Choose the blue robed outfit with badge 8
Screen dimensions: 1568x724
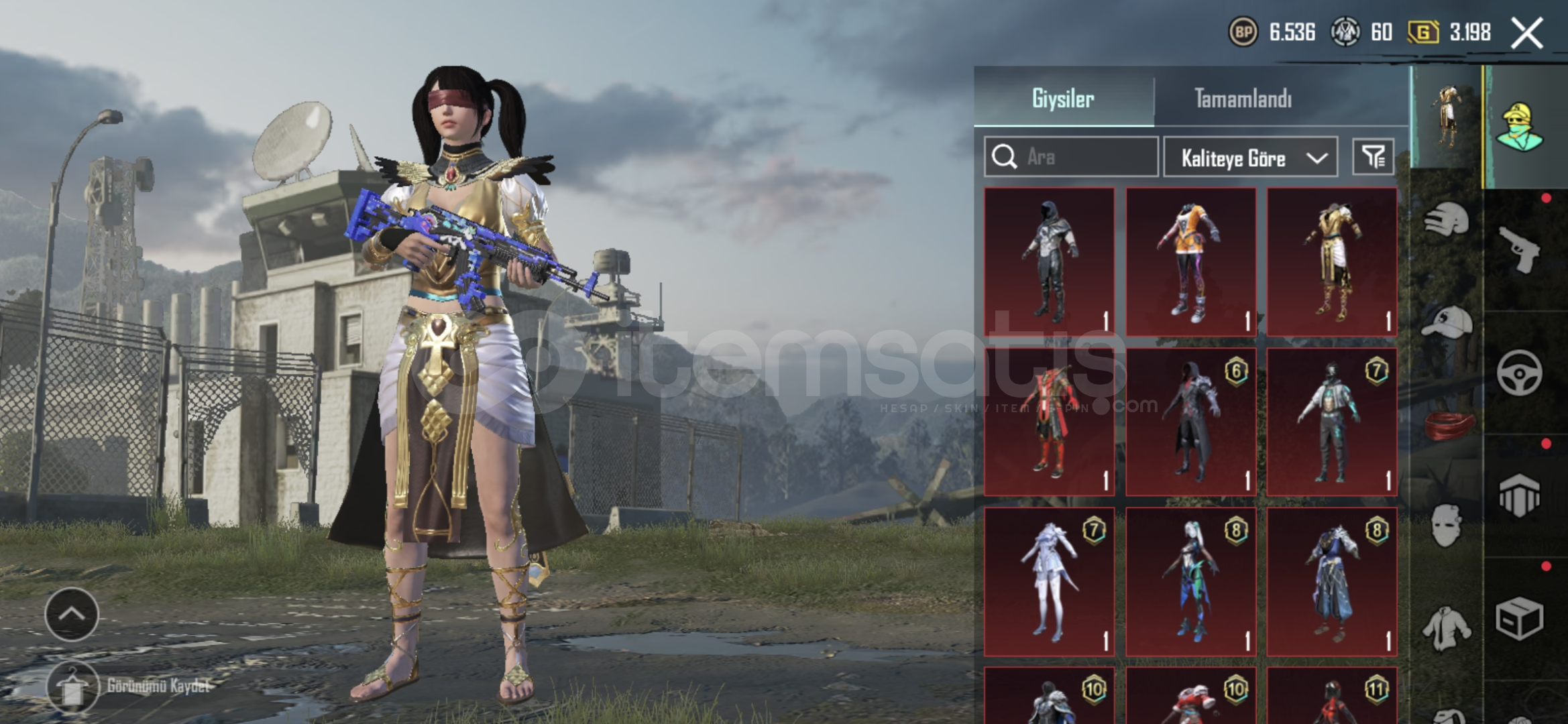tap(1332, 581)
